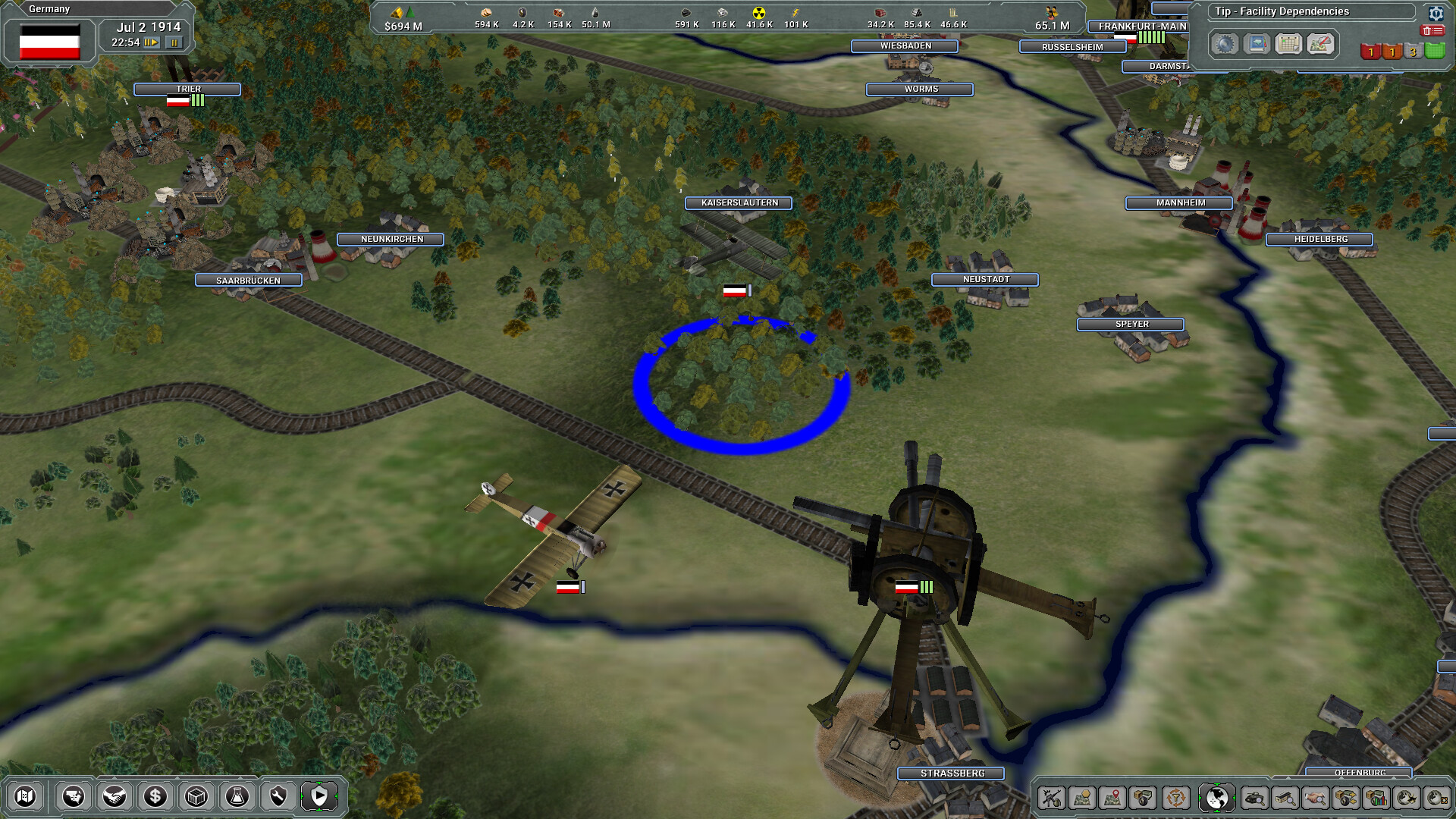This screenshot has height=819, width=1456.
Task: Open the settings gear in the Tip panel
Action: point(1436,14)
